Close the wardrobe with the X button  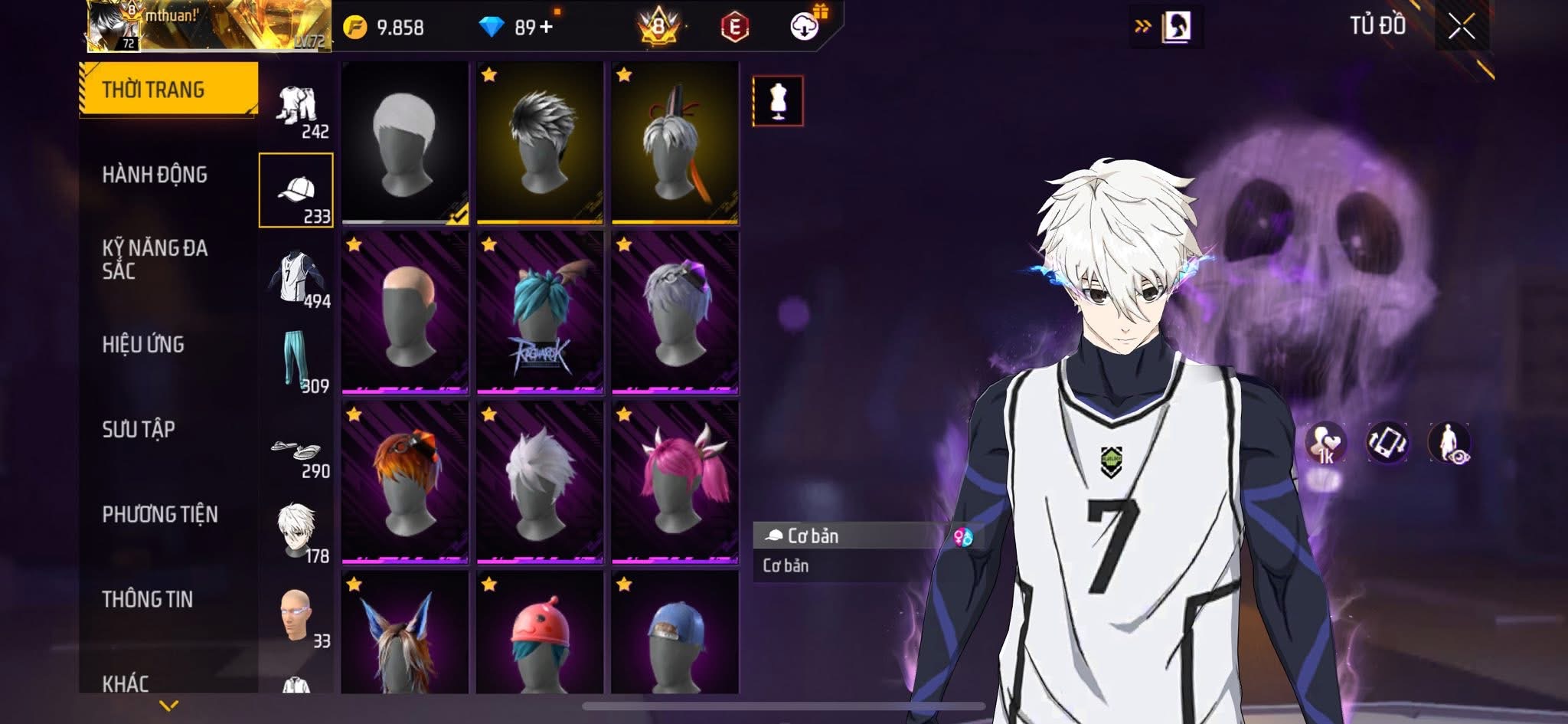pos(1461,28)
